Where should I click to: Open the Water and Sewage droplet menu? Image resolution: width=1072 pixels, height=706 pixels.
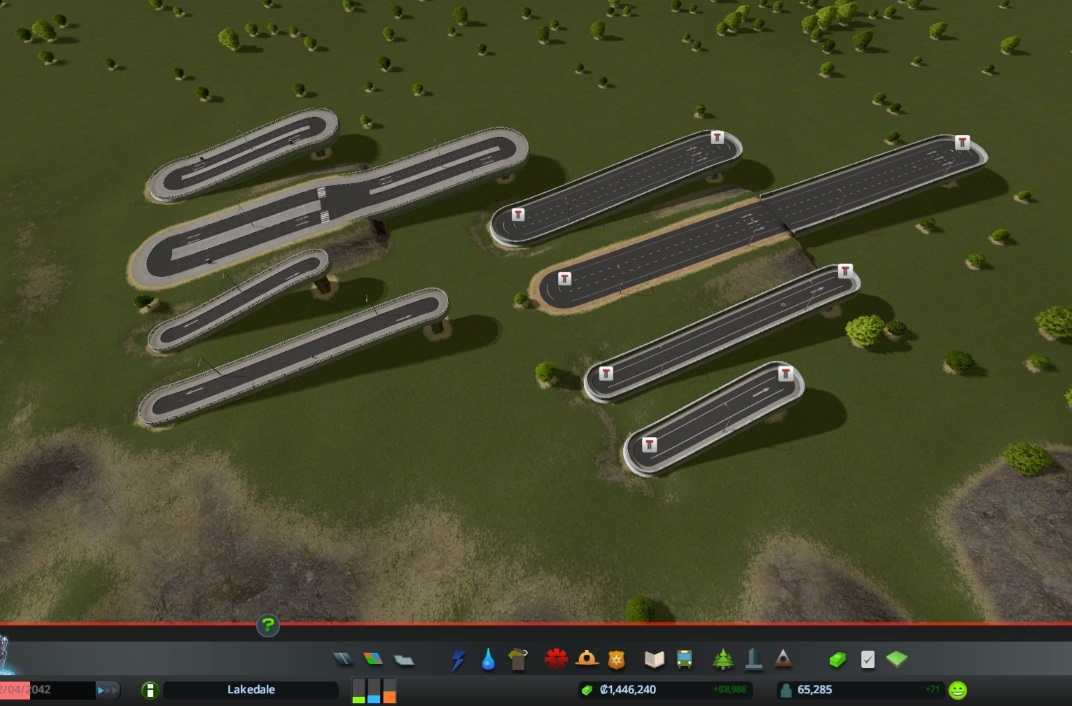pyautogui.click(x=488, y=659)
